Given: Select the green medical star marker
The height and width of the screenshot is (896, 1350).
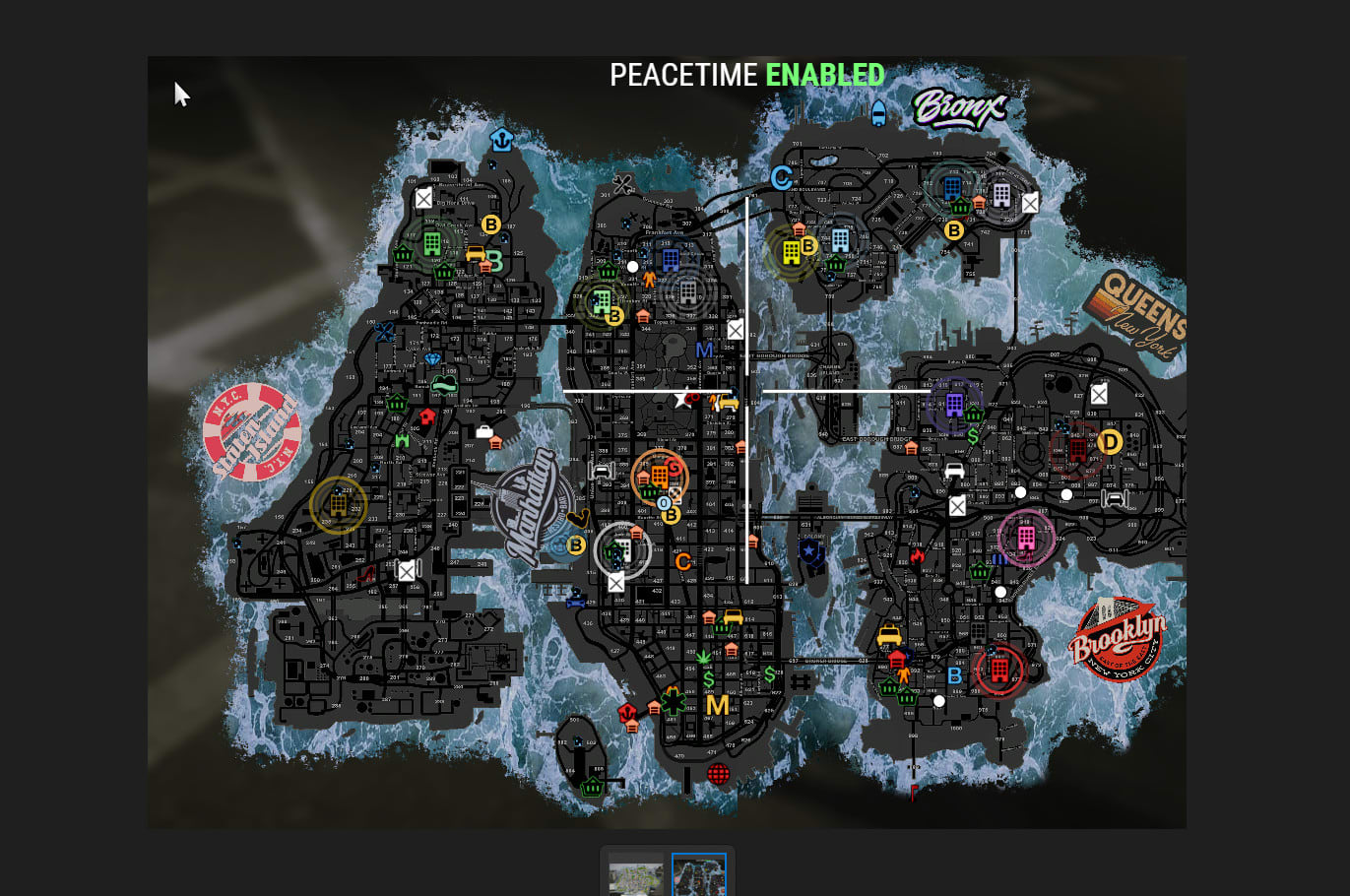Looking at the screenshot, I should coord(674,701).
